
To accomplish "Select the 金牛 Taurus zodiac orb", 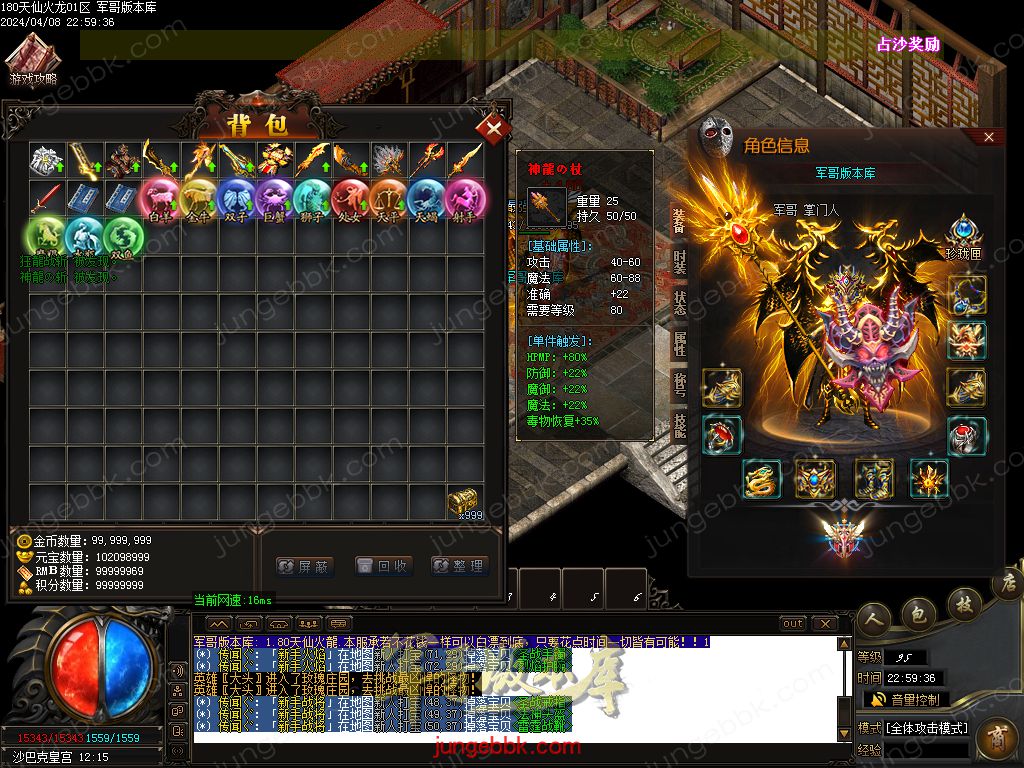I will 198,197.
